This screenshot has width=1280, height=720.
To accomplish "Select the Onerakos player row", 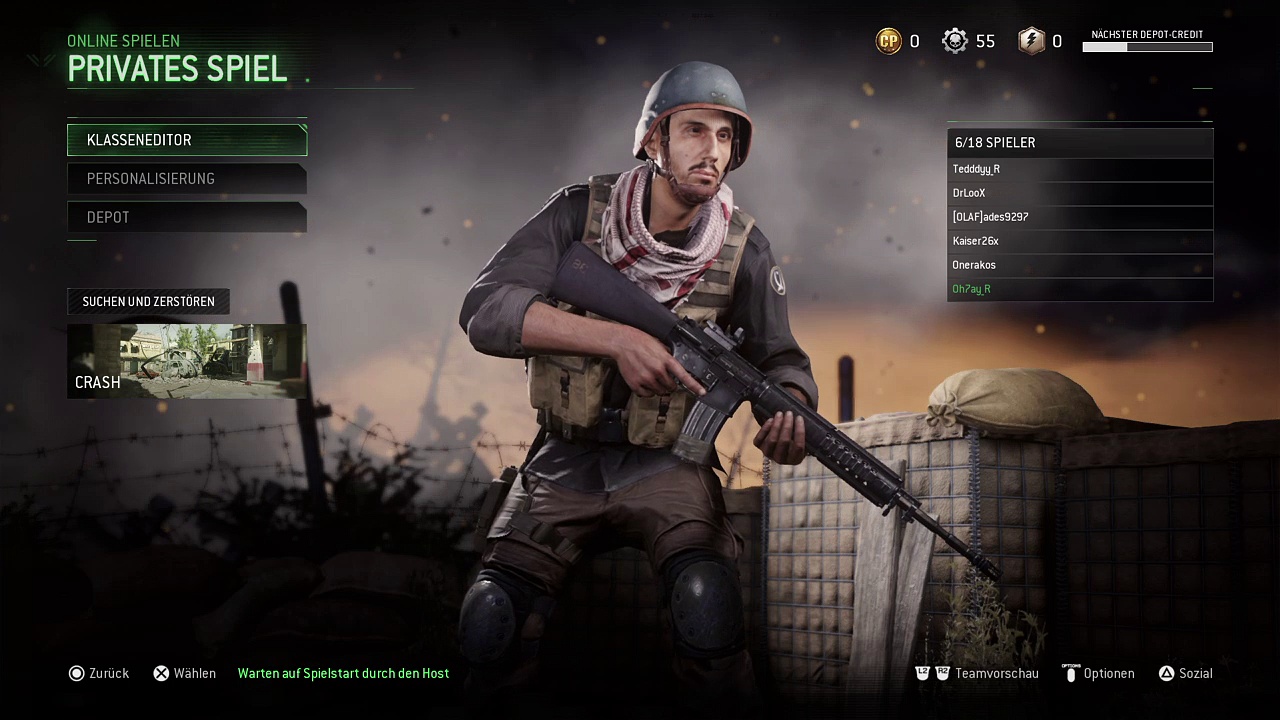I will [x=1080, y=265].
